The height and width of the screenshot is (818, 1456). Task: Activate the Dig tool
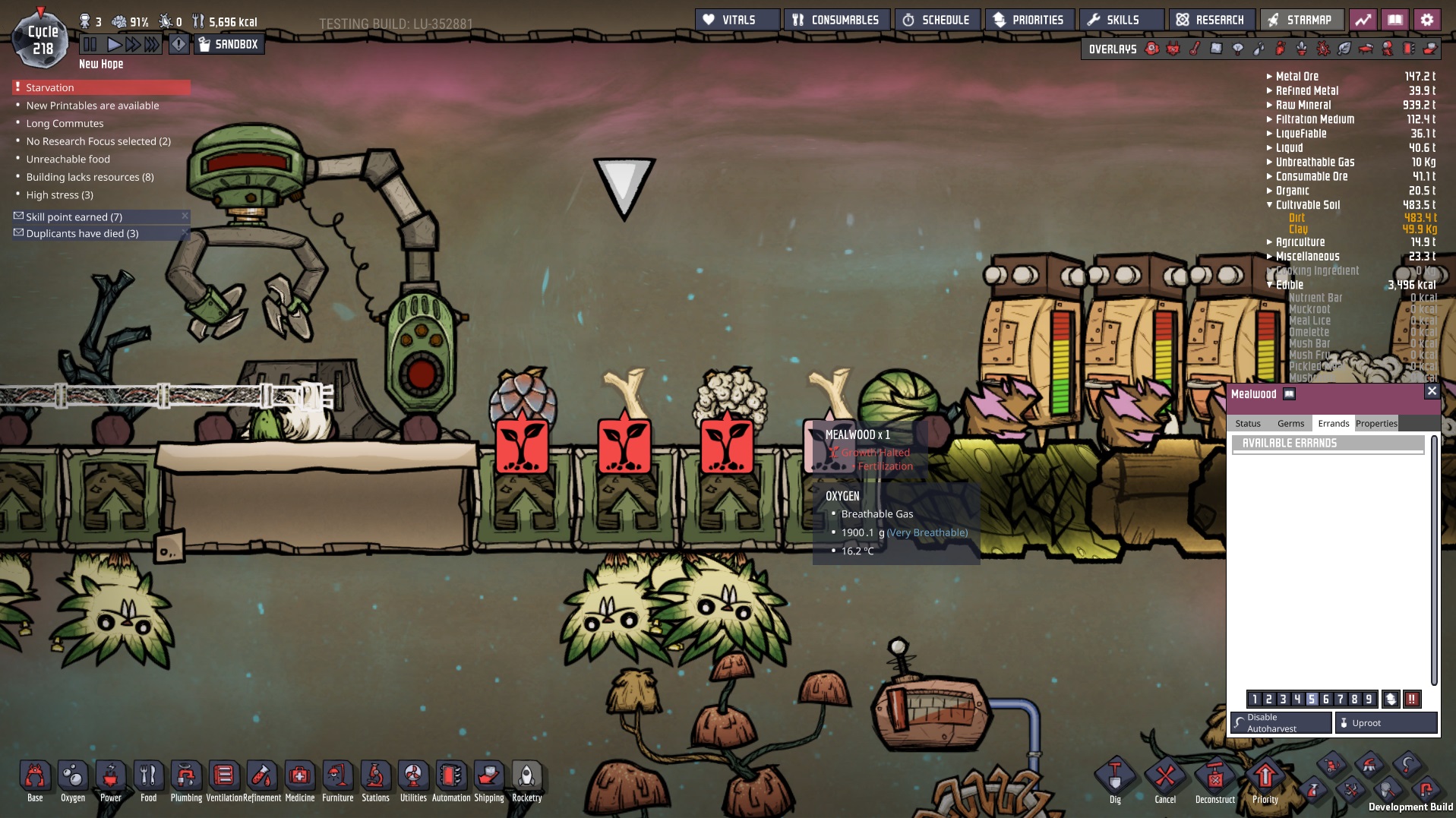pyautogui.click(x=1114, y=782)
